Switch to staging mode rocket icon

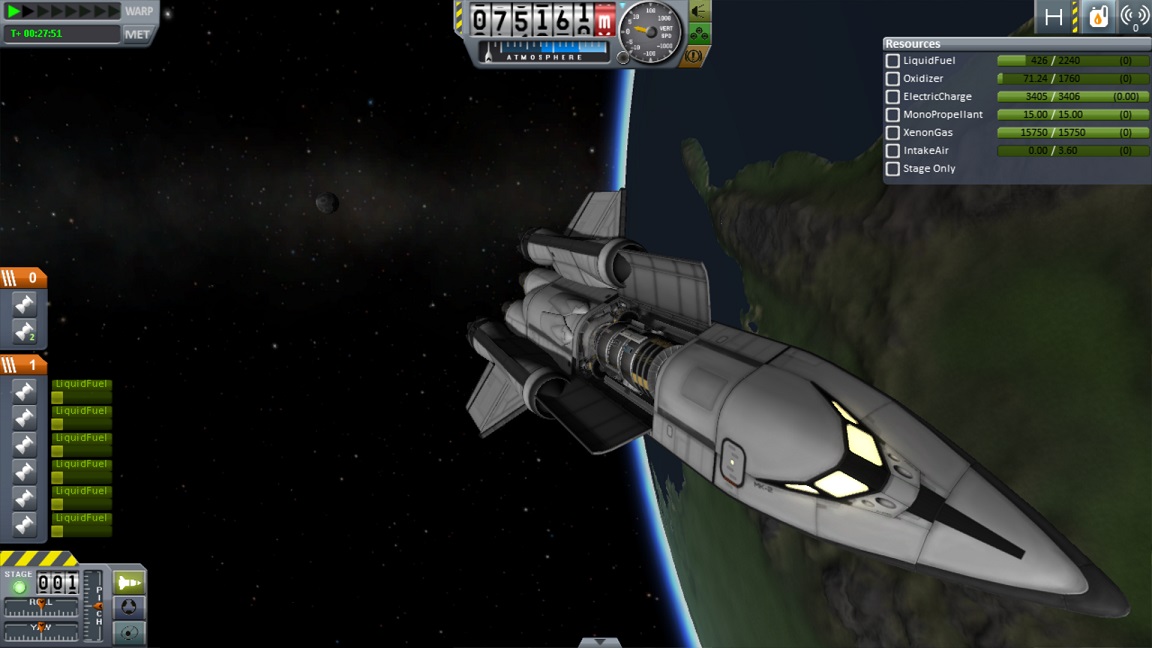(129, 582)
